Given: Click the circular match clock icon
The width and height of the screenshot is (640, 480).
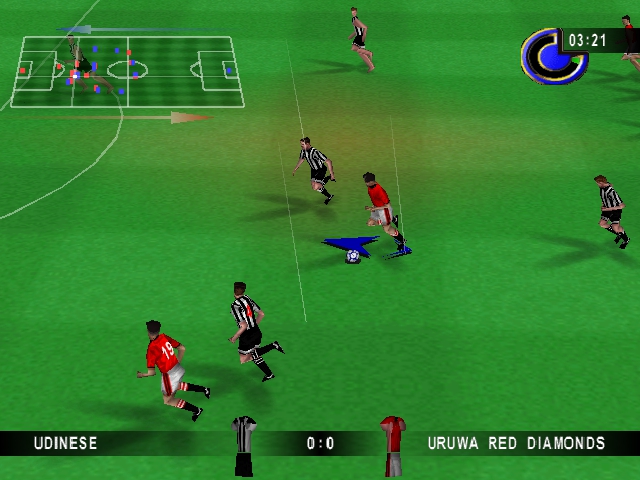Looking at the screenshot, I should (x=546, y=55).
